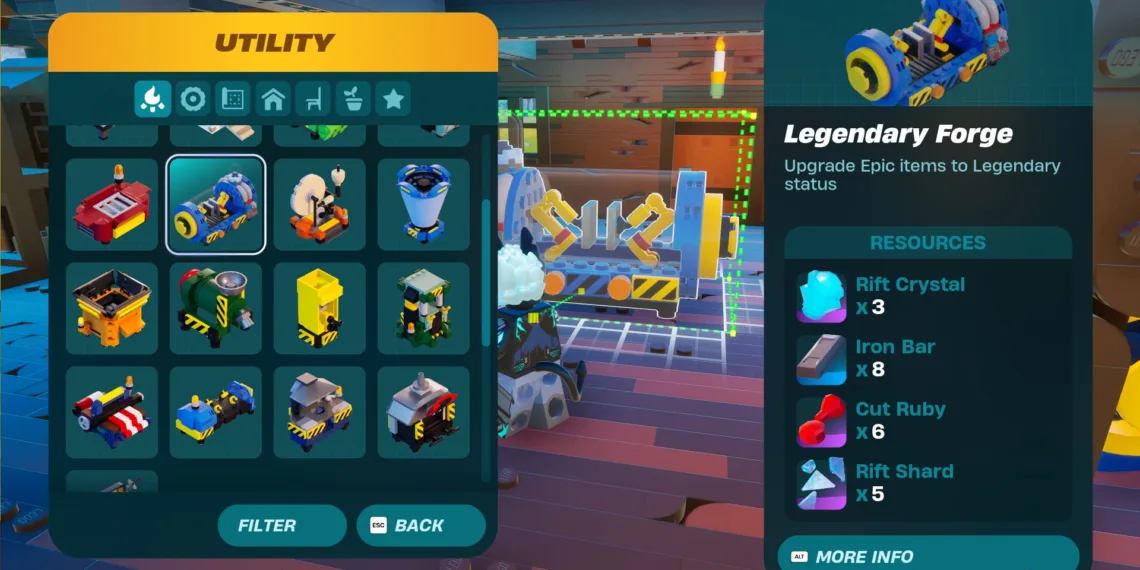Choose the orange open-box station
Viewport: 1140px width, 570px height.
coord(112,308)
